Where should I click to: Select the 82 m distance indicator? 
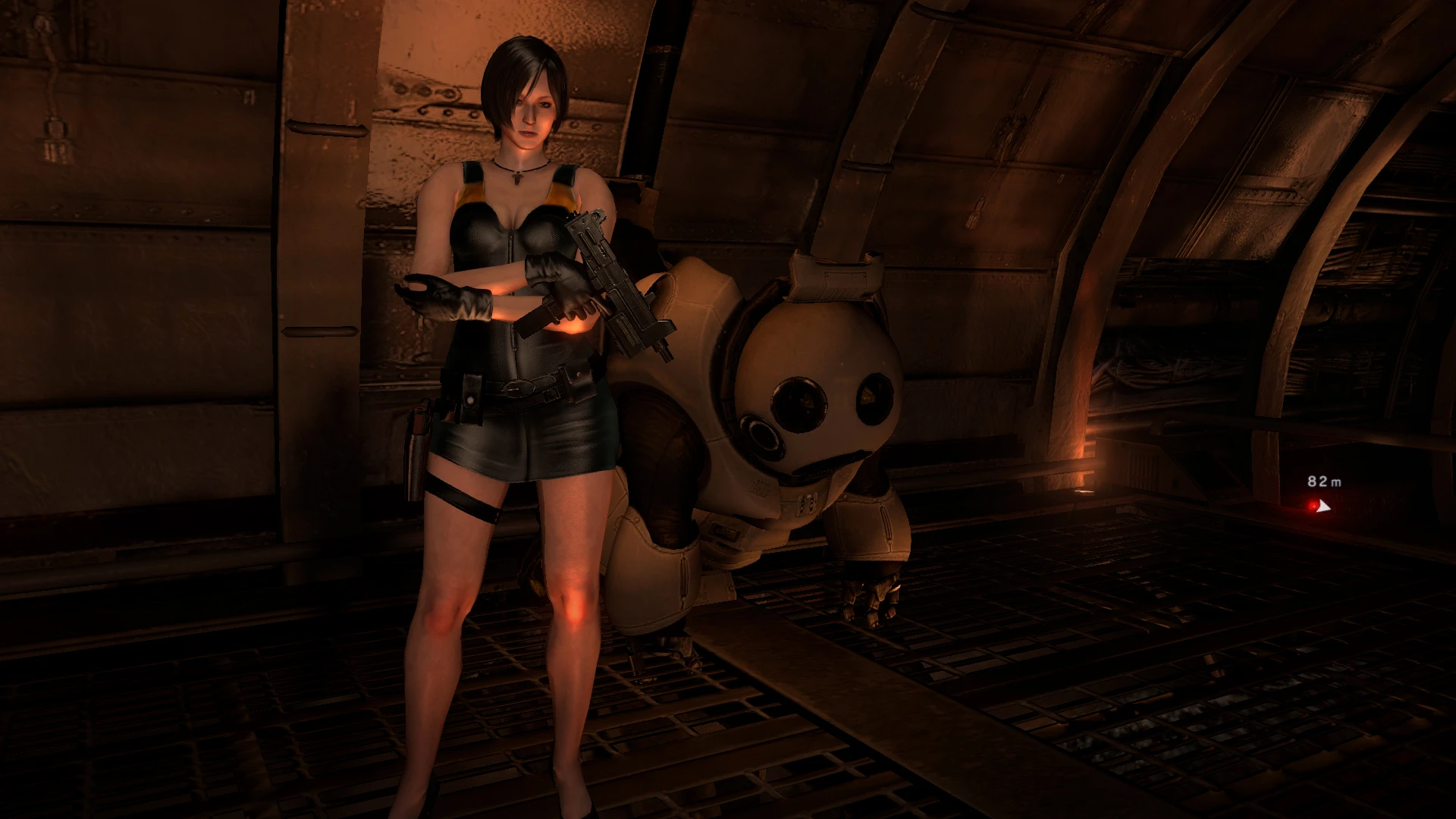(x=1324, y=482)
